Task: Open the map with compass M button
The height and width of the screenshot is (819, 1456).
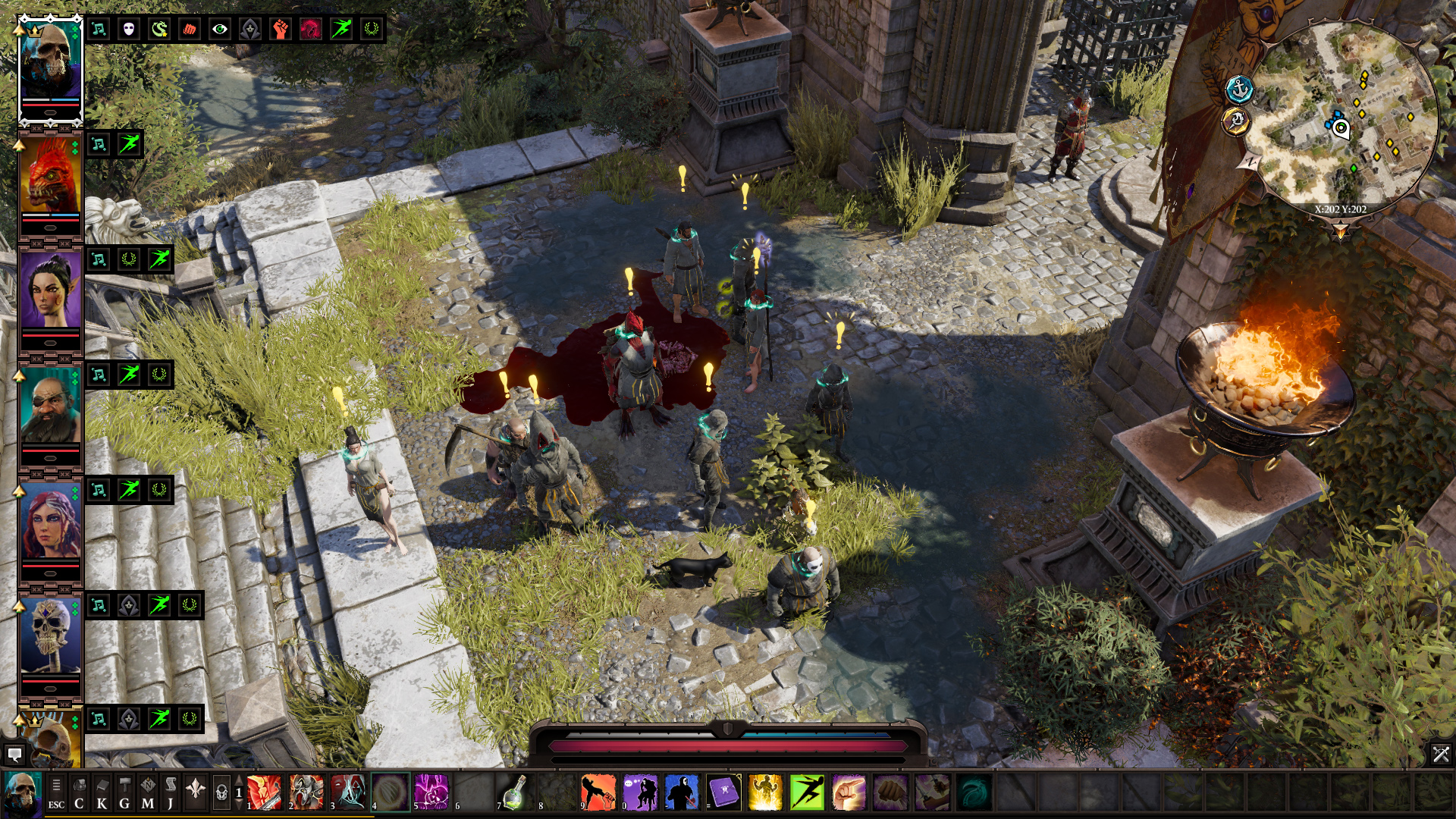Action: tap(148, 793)
